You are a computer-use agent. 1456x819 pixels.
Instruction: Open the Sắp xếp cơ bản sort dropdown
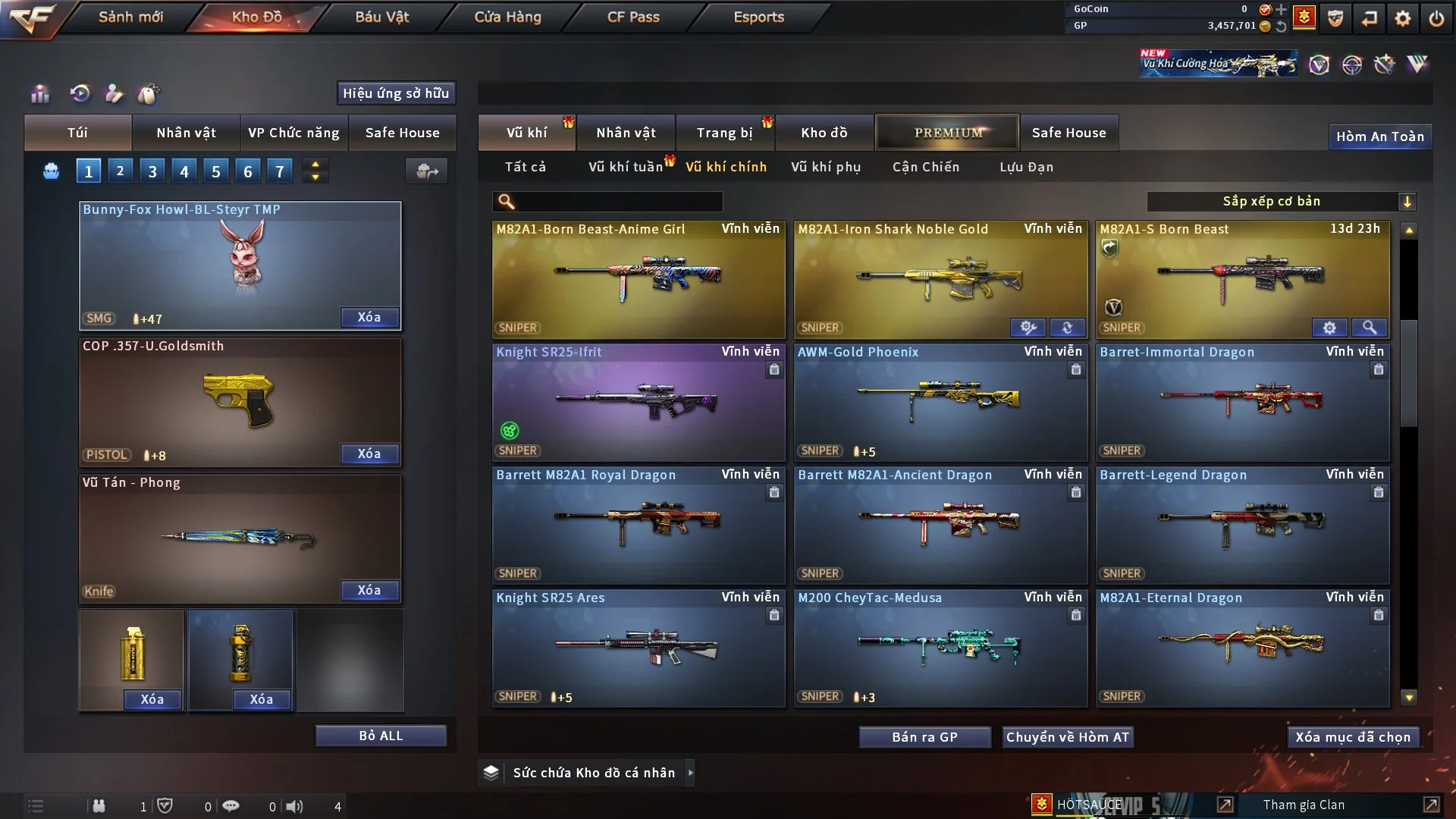coord(1281,201)
